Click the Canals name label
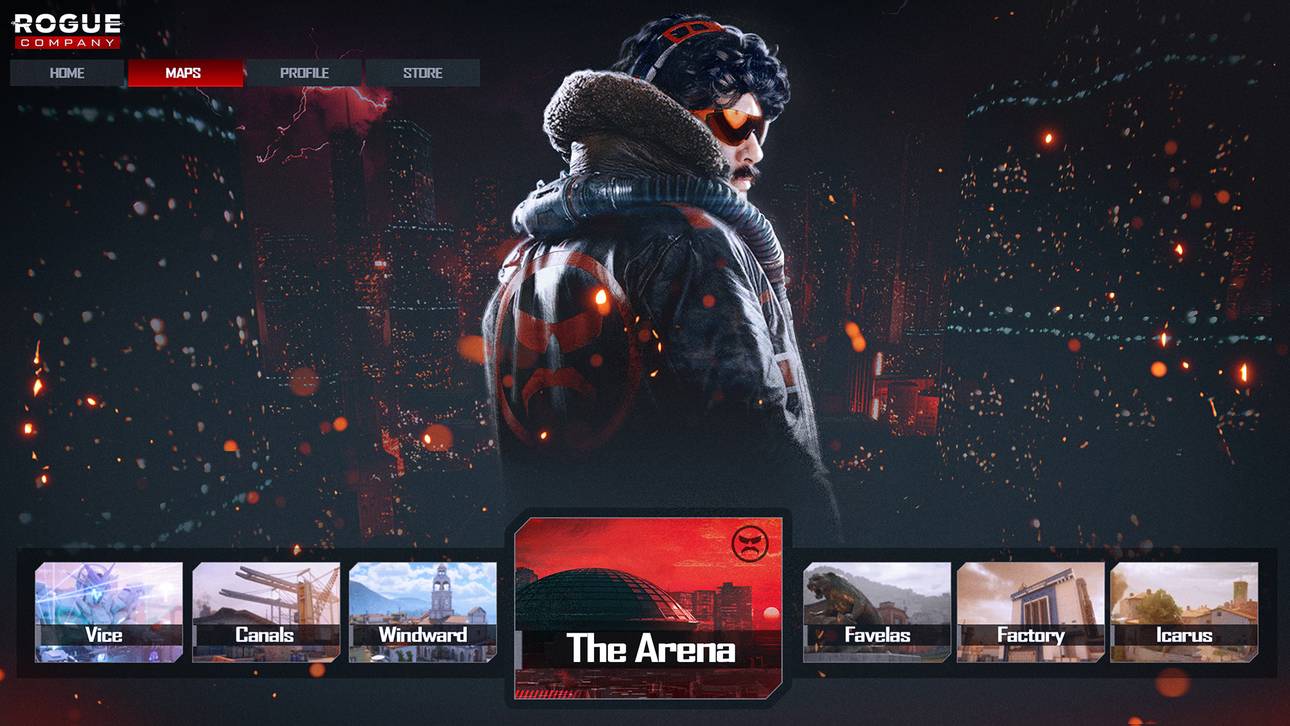This screenshot has width=1290, height=726. (x=266, y=636)
